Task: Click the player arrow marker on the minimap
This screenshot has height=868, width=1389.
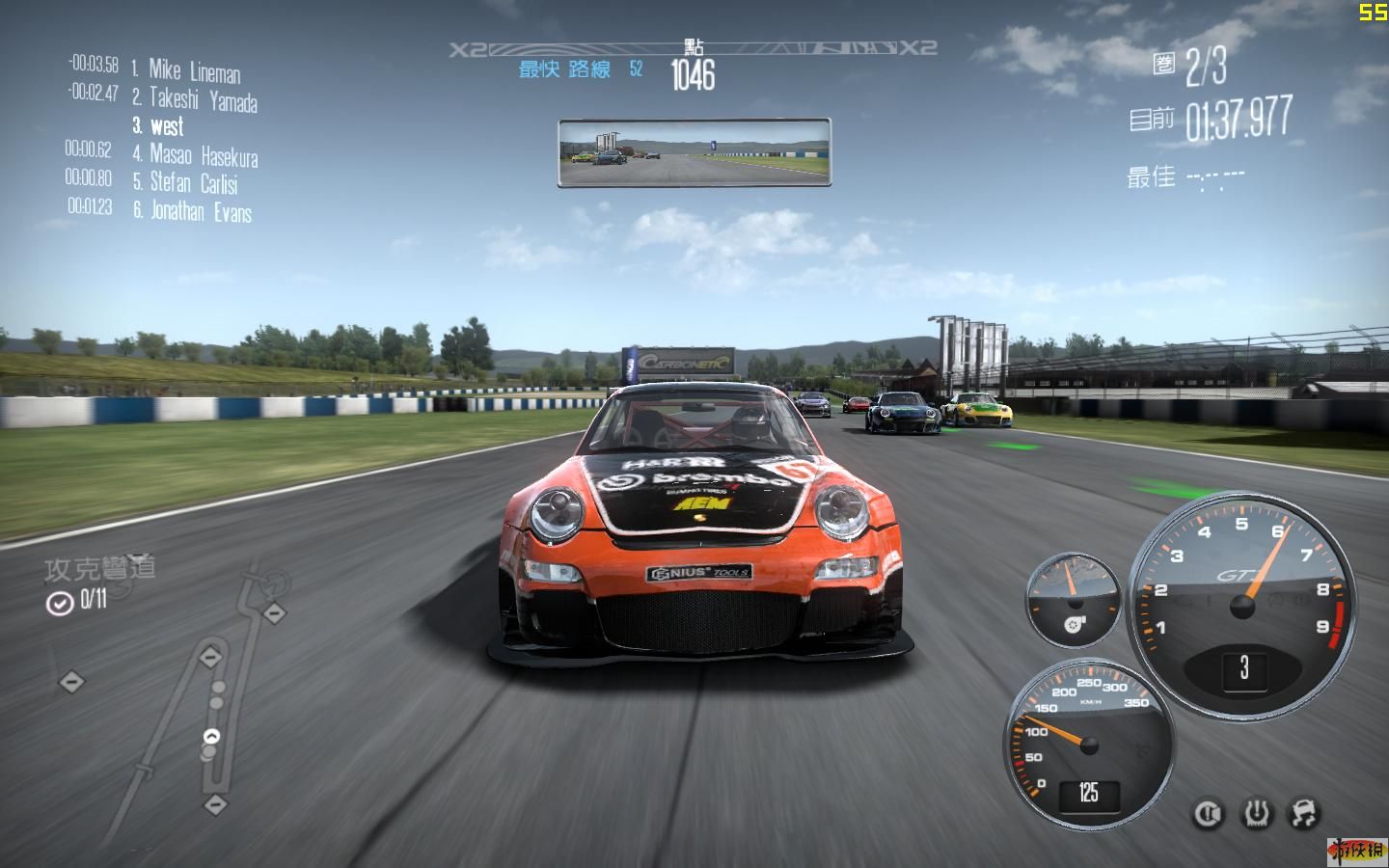Action: coord(210,737)
